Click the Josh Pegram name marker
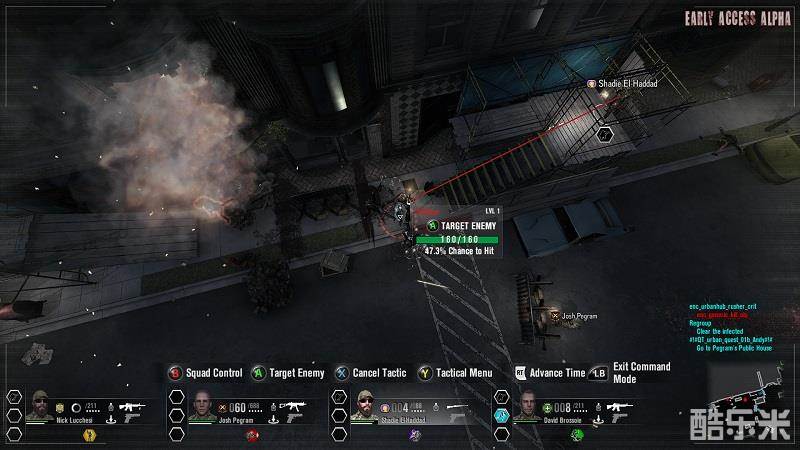The width and height of the screenshot is (800, 450). click(x=574, y=316)
